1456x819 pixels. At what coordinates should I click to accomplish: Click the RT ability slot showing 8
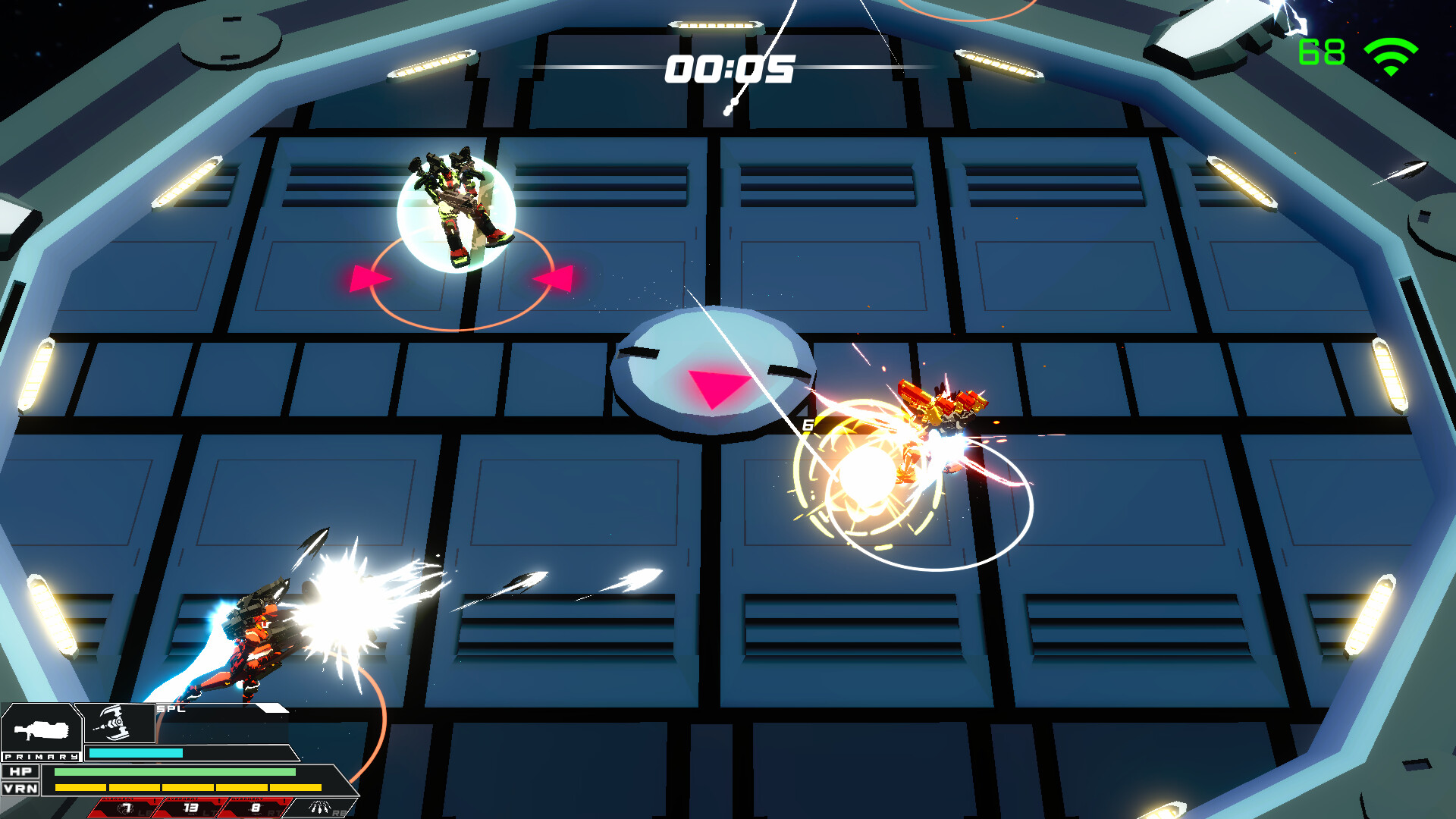[254, 807]
